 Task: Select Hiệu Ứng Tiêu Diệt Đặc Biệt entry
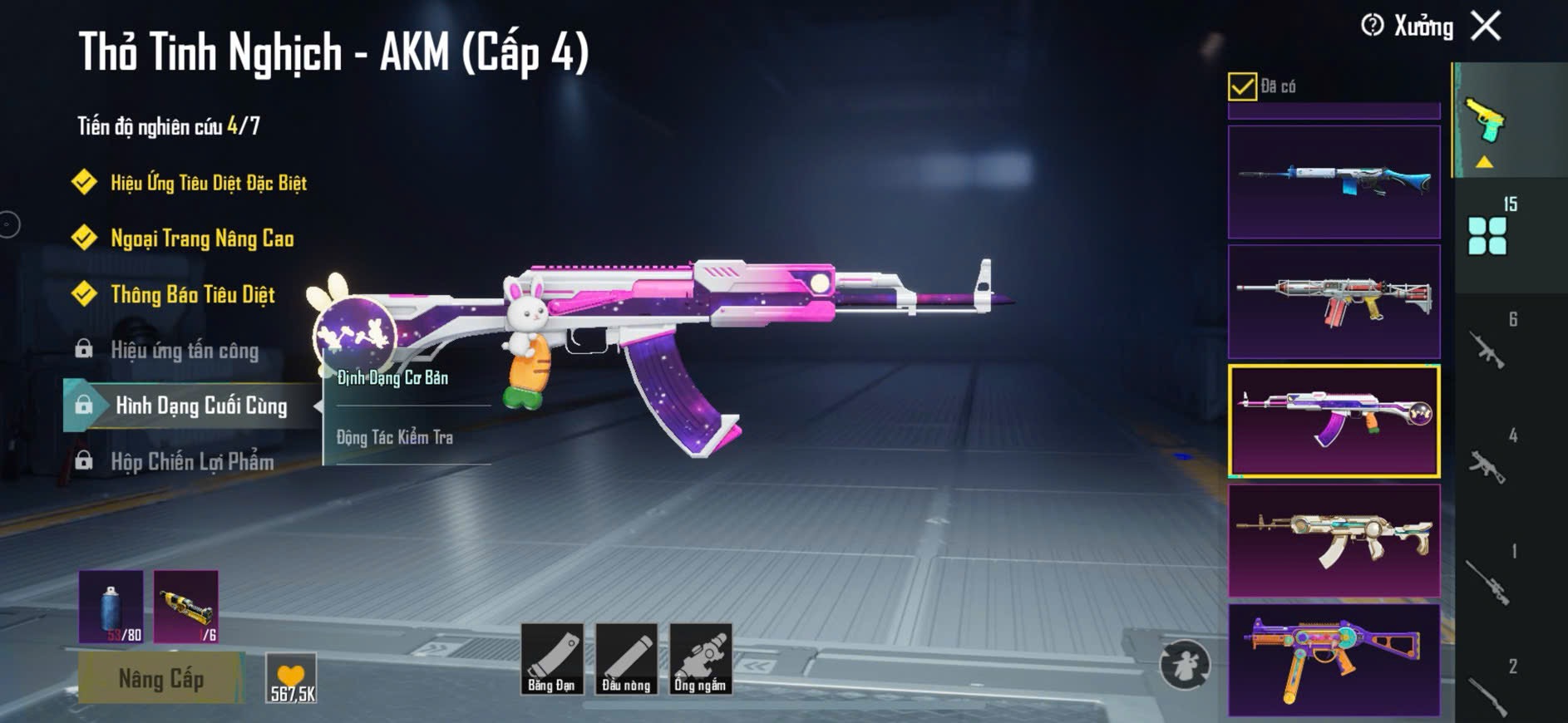point(208,183)
